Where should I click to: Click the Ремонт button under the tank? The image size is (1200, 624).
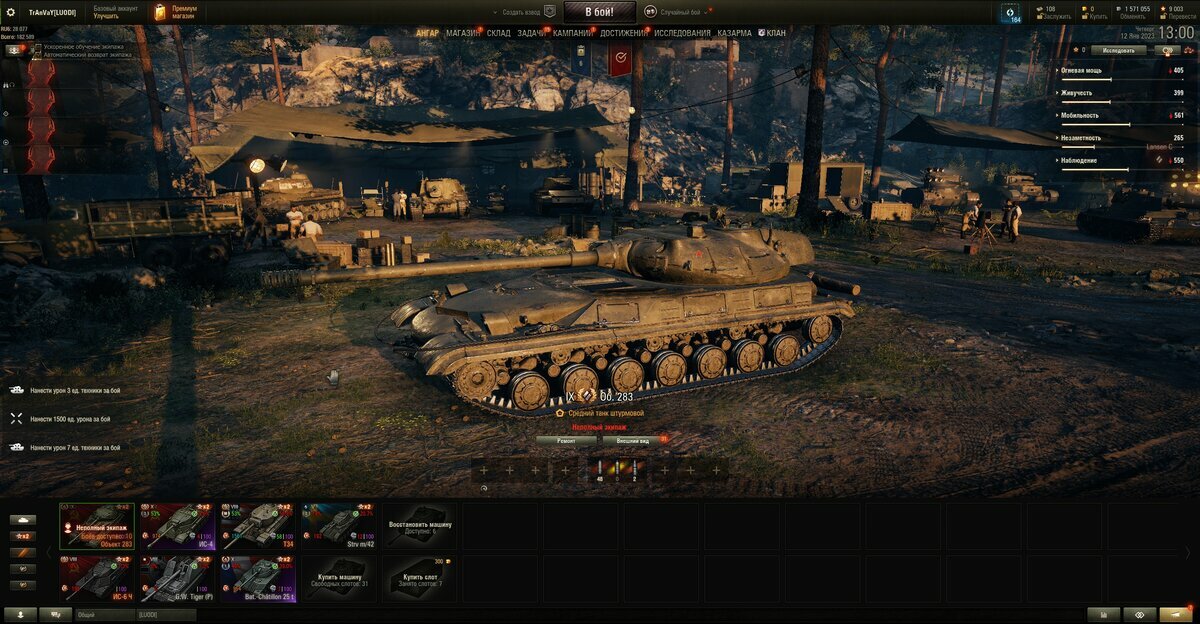(x=566, y=439)
